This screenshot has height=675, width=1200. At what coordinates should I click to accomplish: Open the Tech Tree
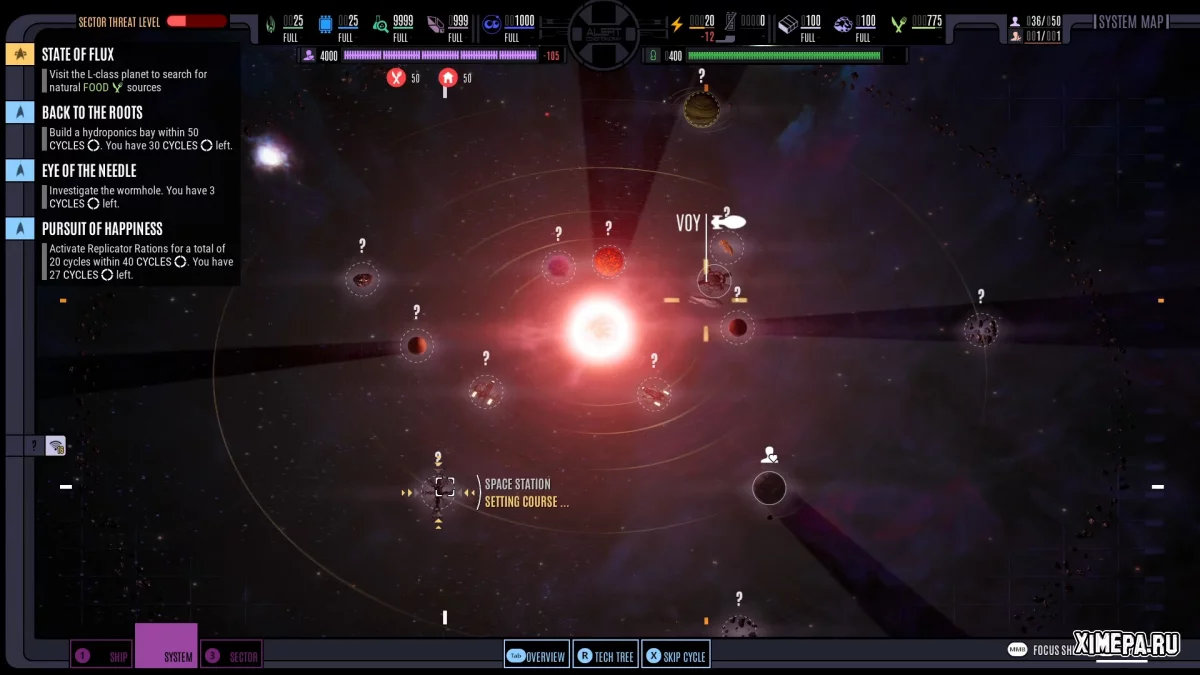[x=607, y=656]
